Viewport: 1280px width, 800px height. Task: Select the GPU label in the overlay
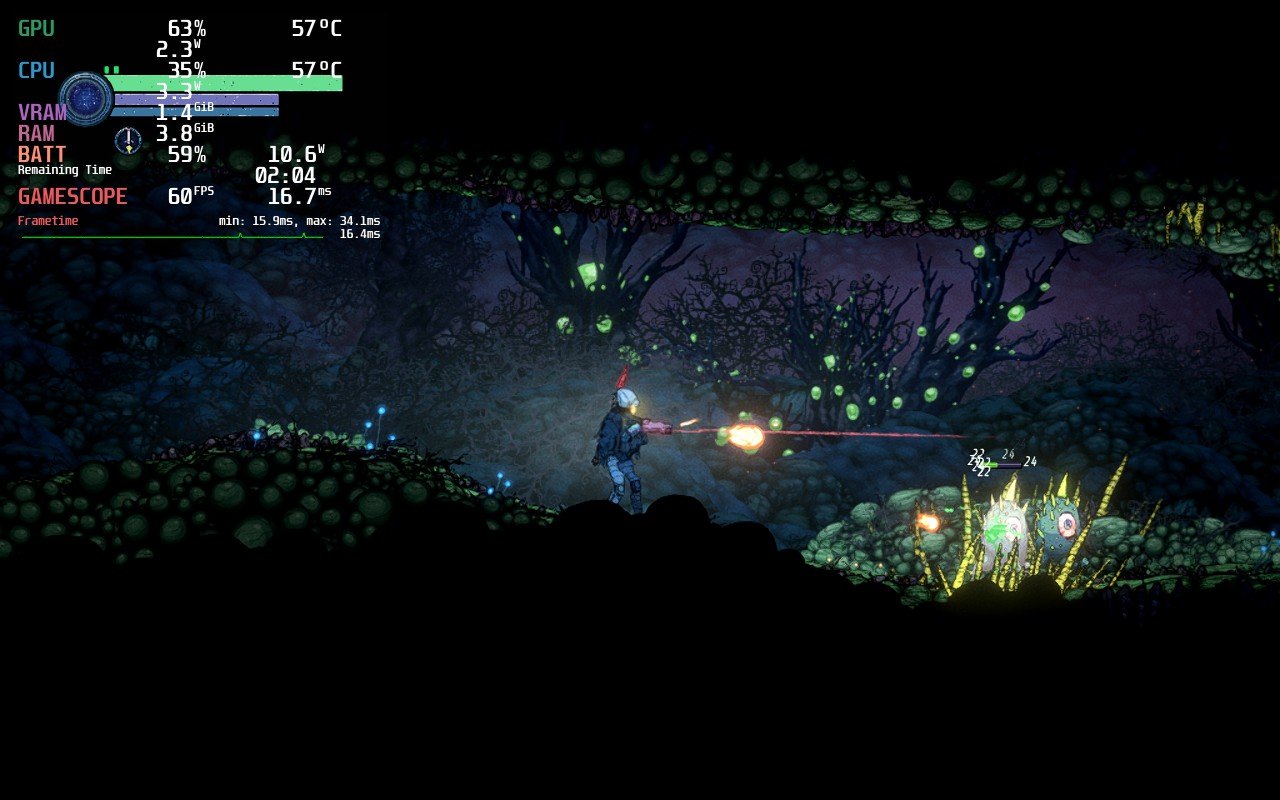(x=33, y=28)
